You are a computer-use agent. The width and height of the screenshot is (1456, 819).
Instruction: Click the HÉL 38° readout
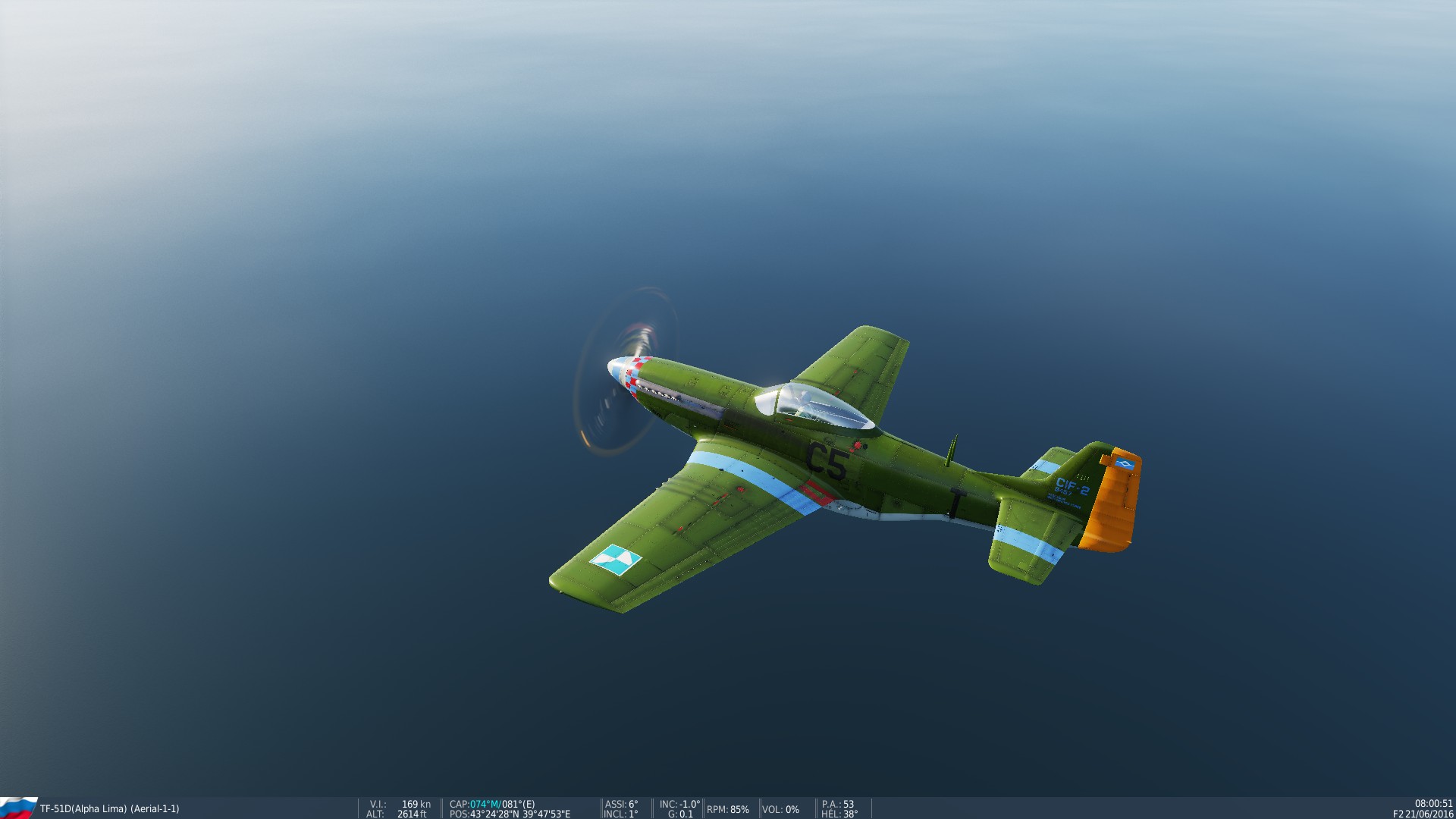(838, 811)
